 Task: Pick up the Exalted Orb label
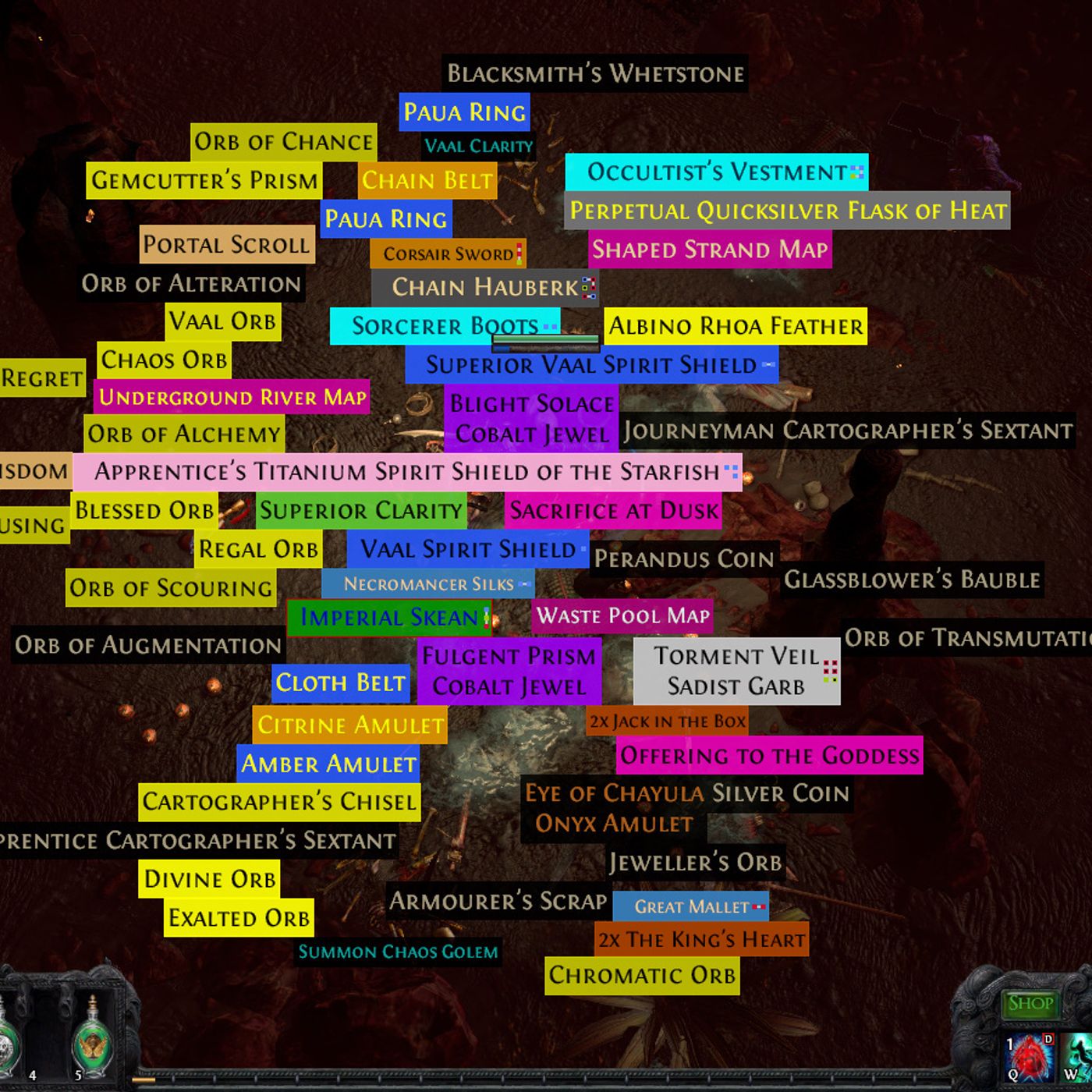[x=239, y=918]
